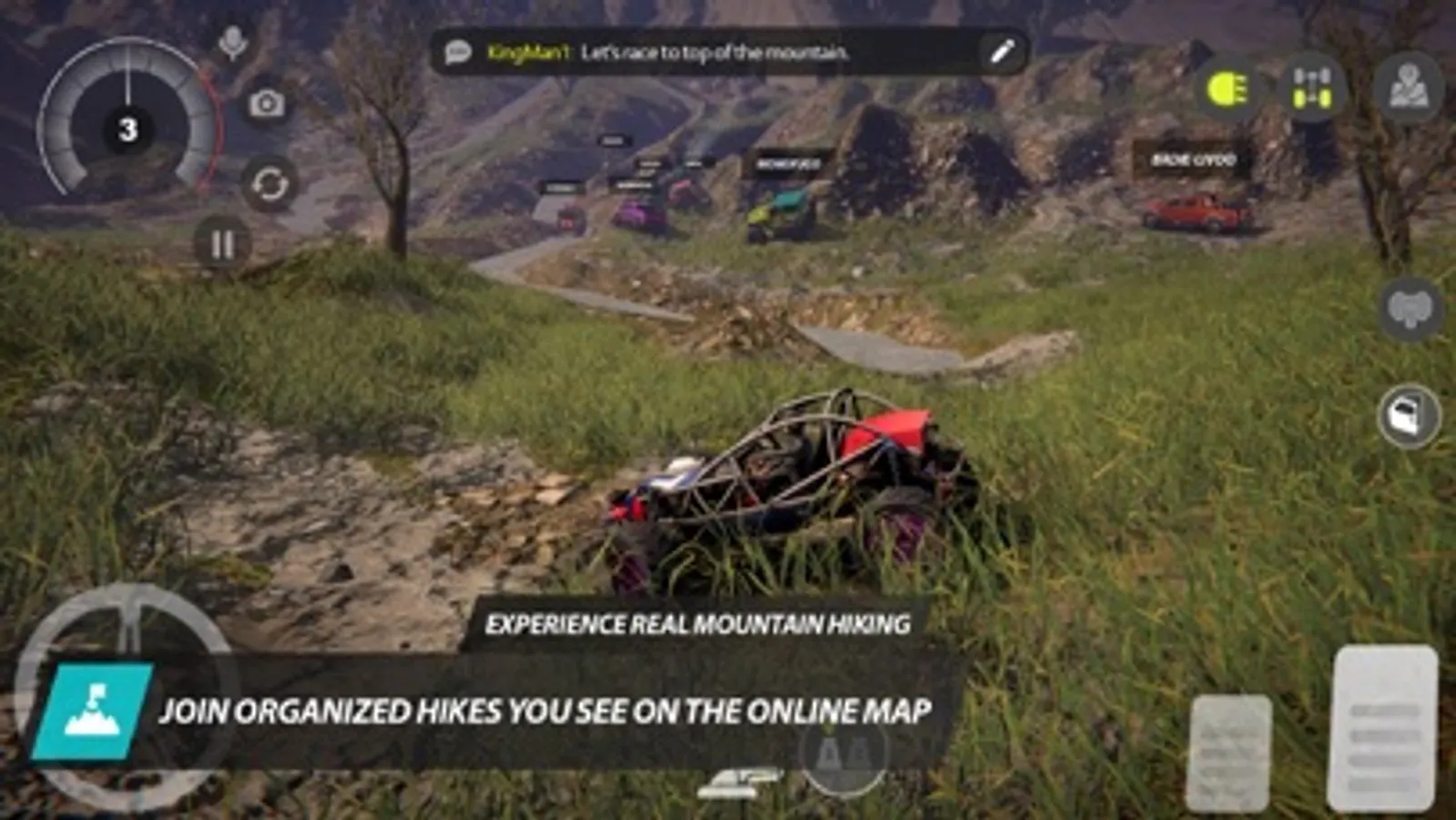The width and height of the screenshot is (1456, 820).
Task: Click the EXPERIENCE REAL MOUNTAIN HIKING text
Action: click(699, 625)
